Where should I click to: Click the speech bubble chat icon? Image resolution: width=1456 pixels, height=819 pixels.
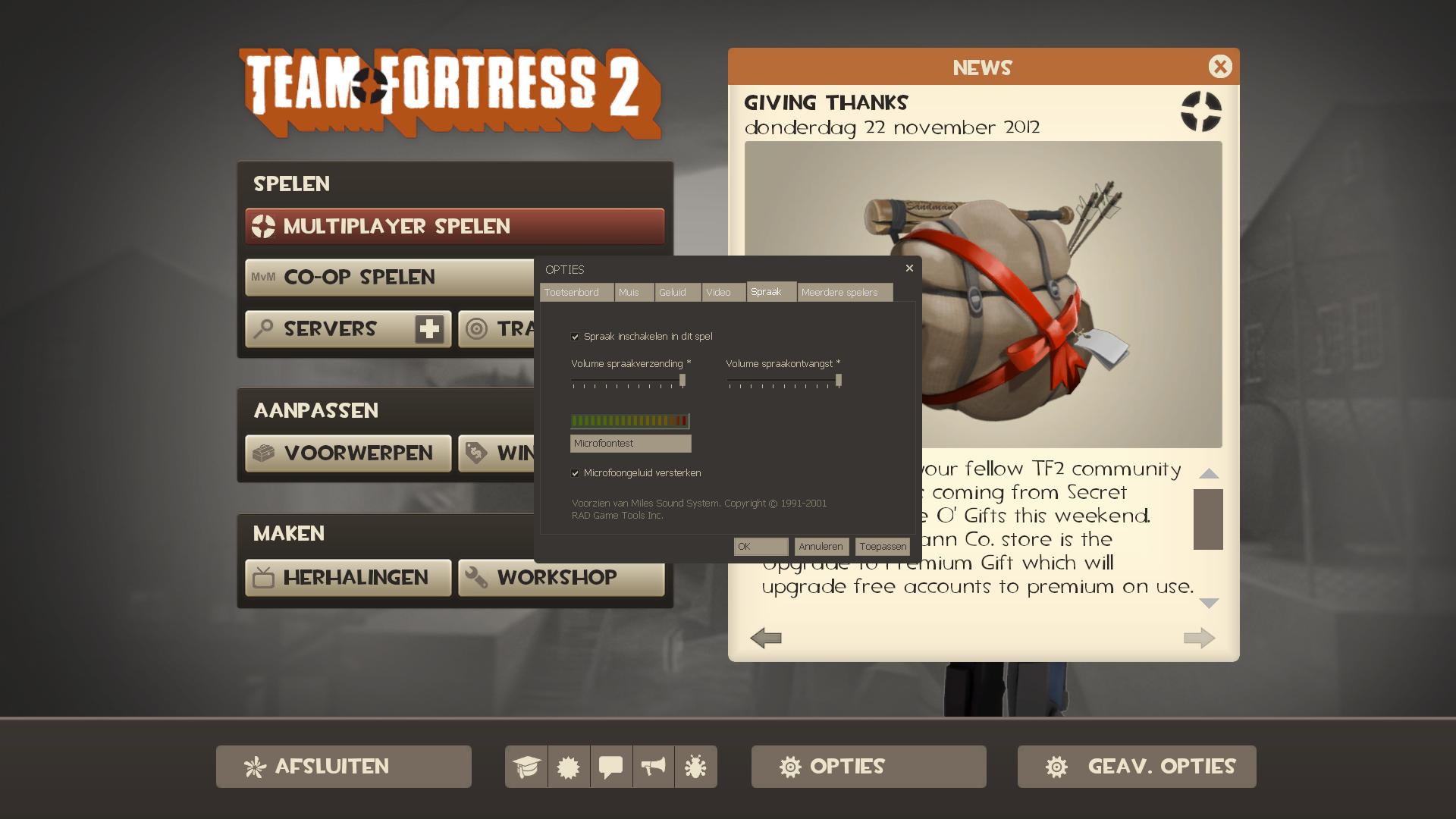pos(611,766)
